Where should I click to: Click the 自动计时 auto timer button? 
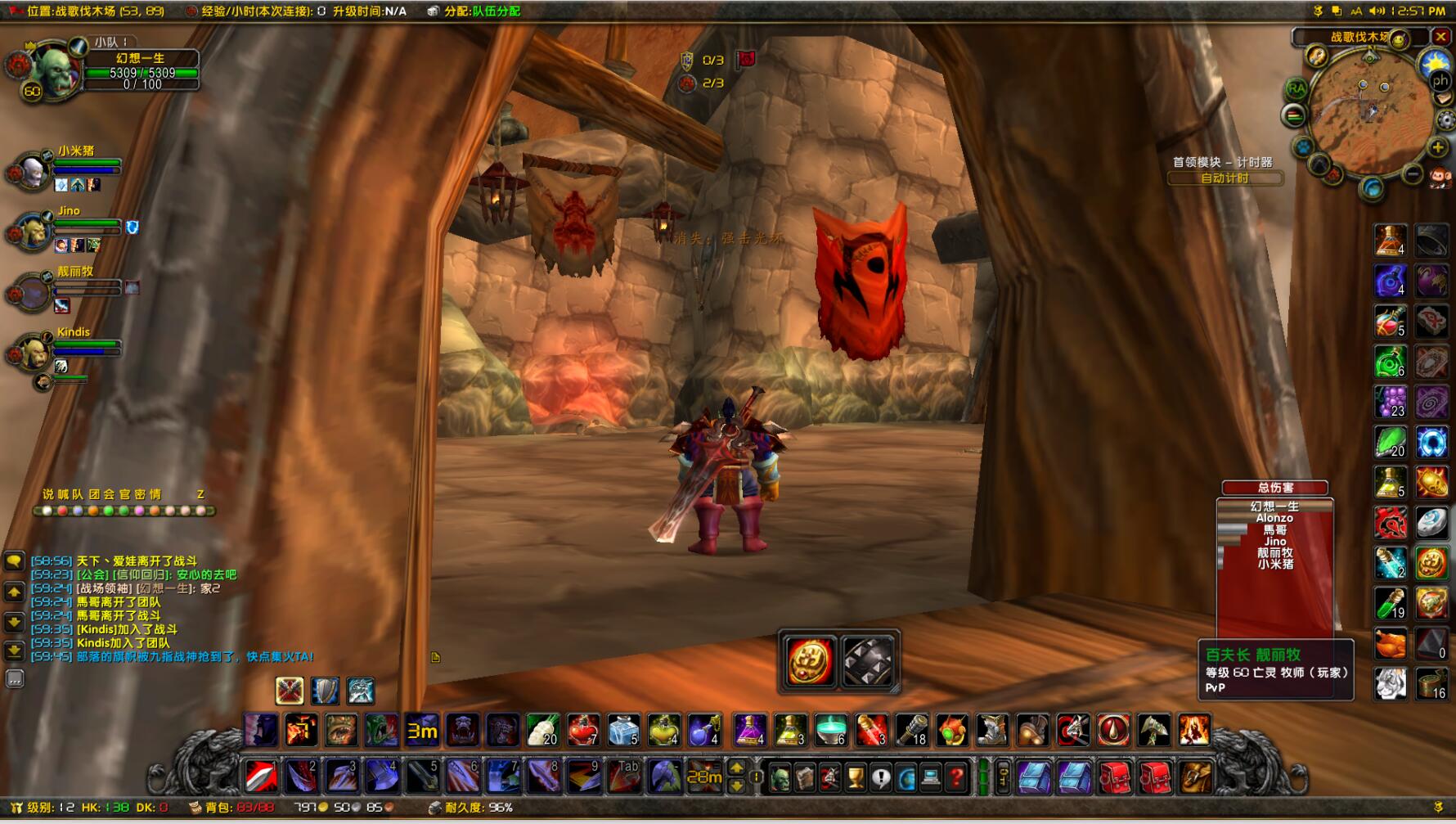pos(1225,178)
